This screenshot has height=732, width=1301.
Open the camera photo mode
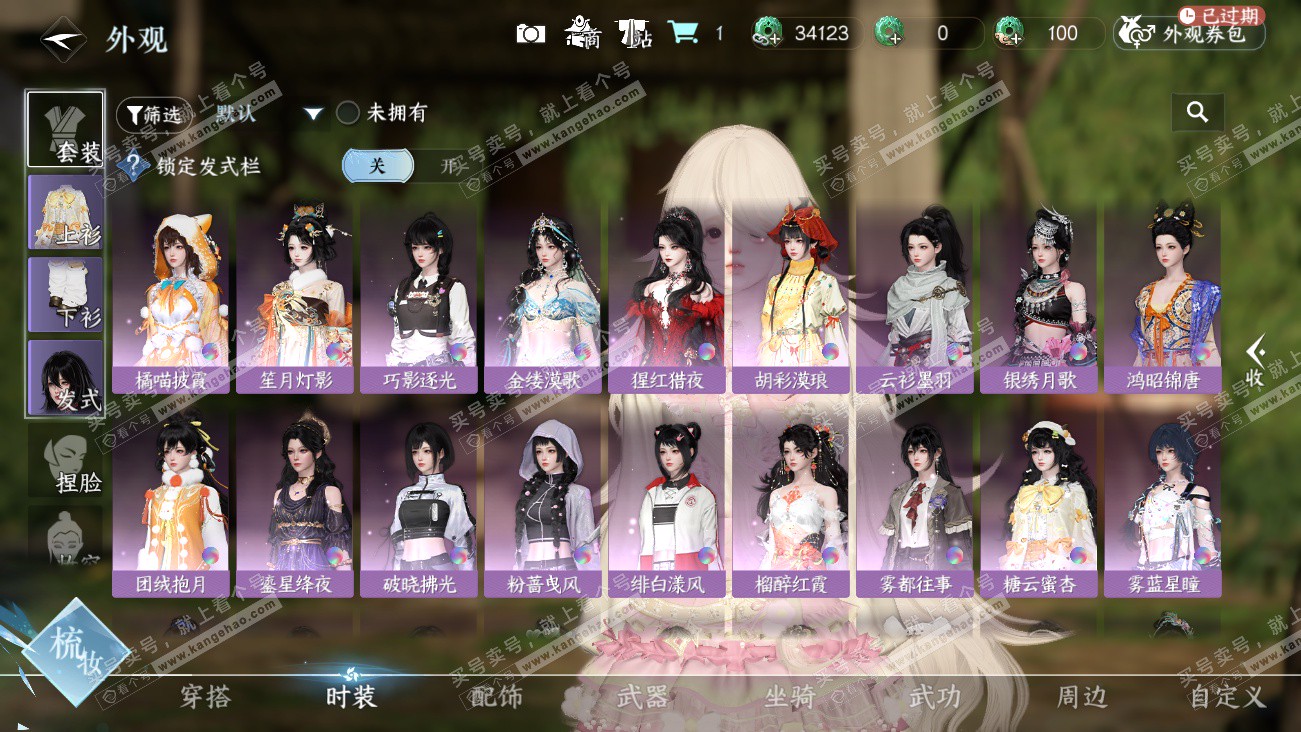click(530, 33)
